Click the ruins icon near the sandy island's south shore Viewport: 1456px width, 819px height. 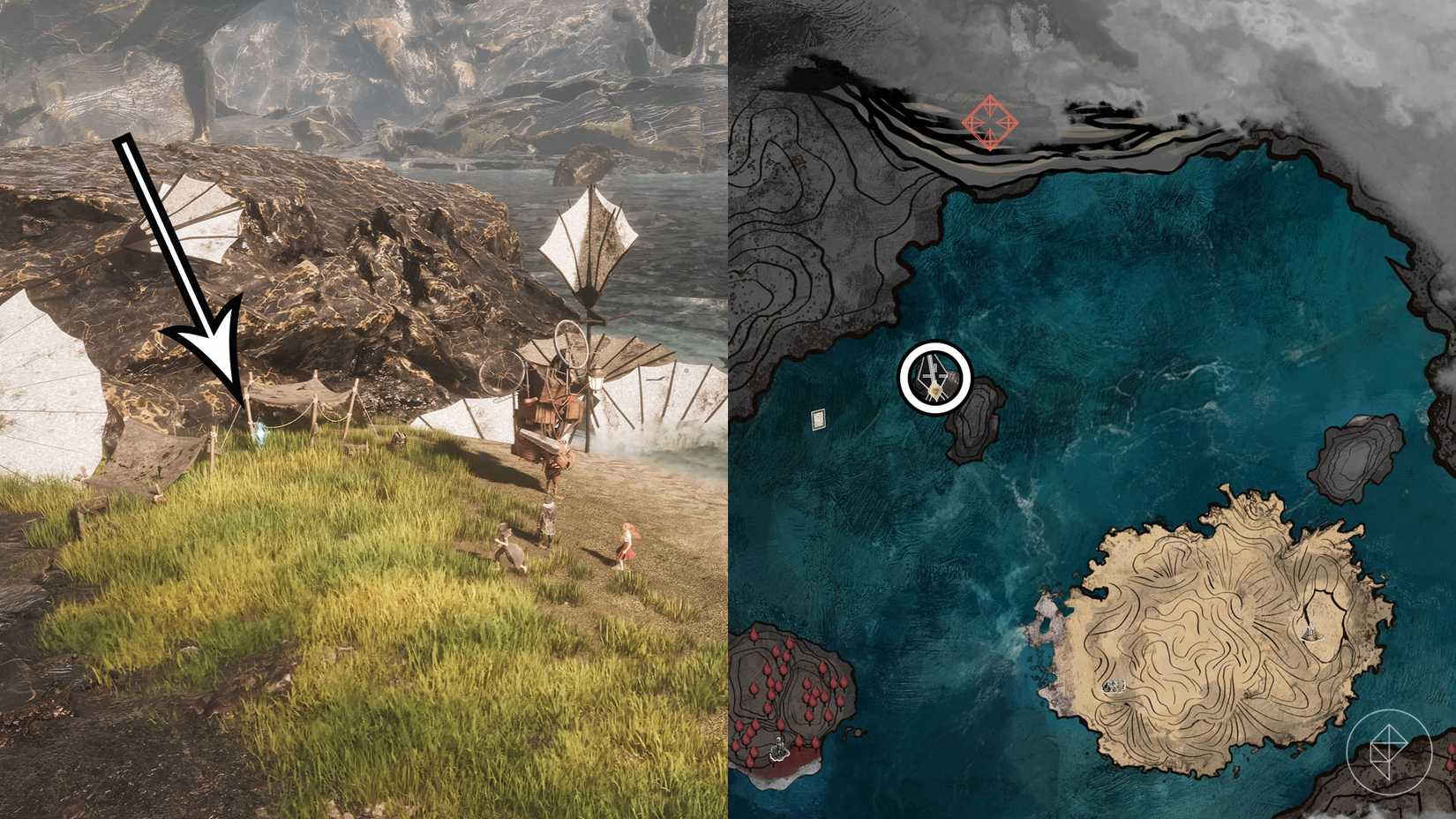(x=1114, y=687)
